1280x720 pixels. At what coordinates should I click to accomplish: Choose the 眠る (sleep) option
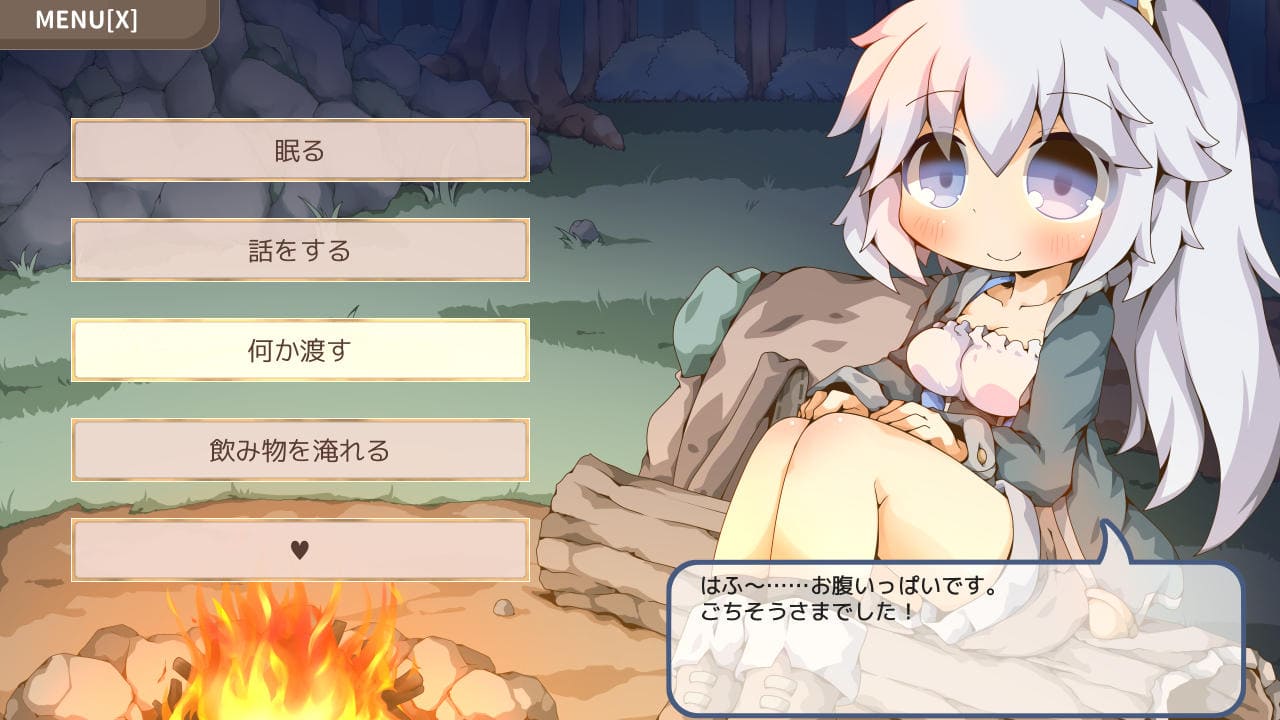click(300, 151)
